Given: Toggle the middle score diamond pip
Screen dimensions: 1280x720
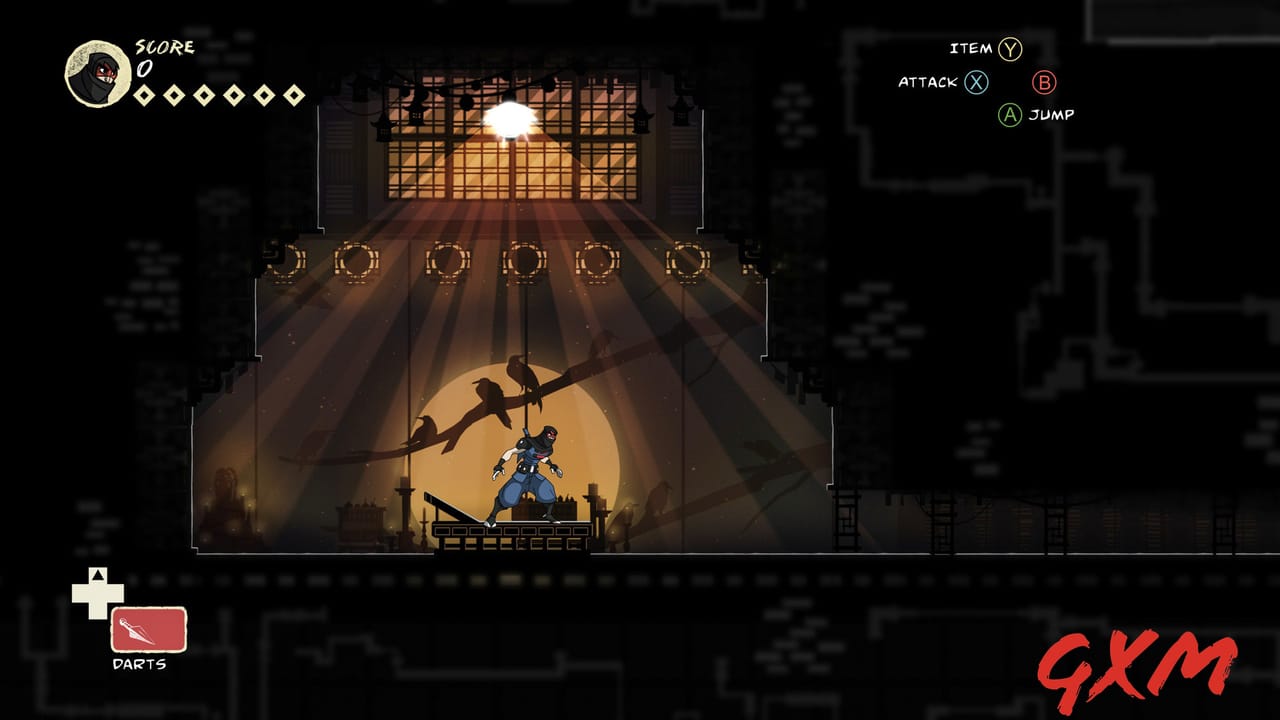Looking at the screenshot, I should pyautogui.click(x=205, y=95).
